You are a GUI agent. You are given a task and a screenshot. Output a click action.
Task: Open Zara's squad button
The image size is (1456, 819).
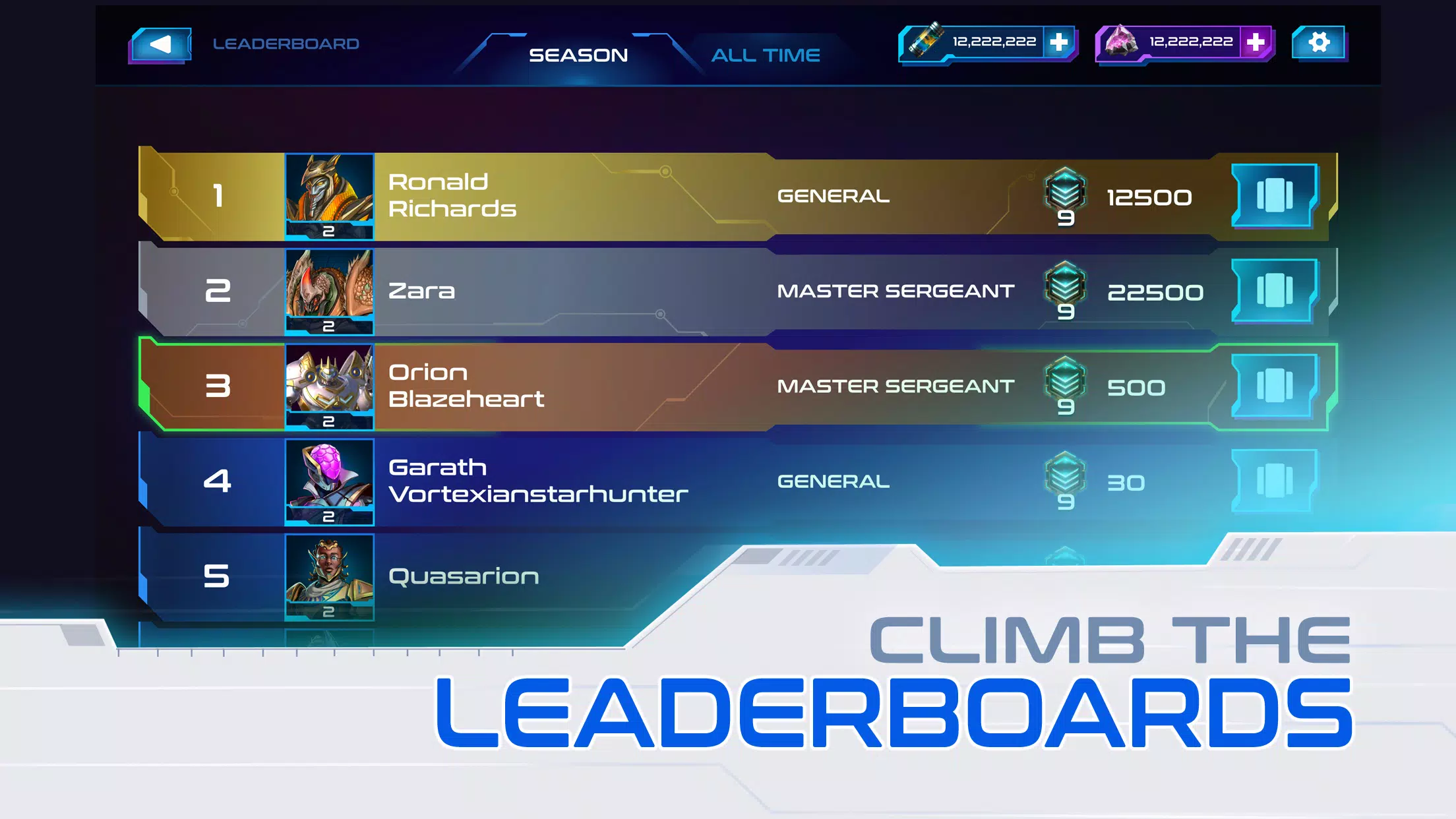point(1274,290)
